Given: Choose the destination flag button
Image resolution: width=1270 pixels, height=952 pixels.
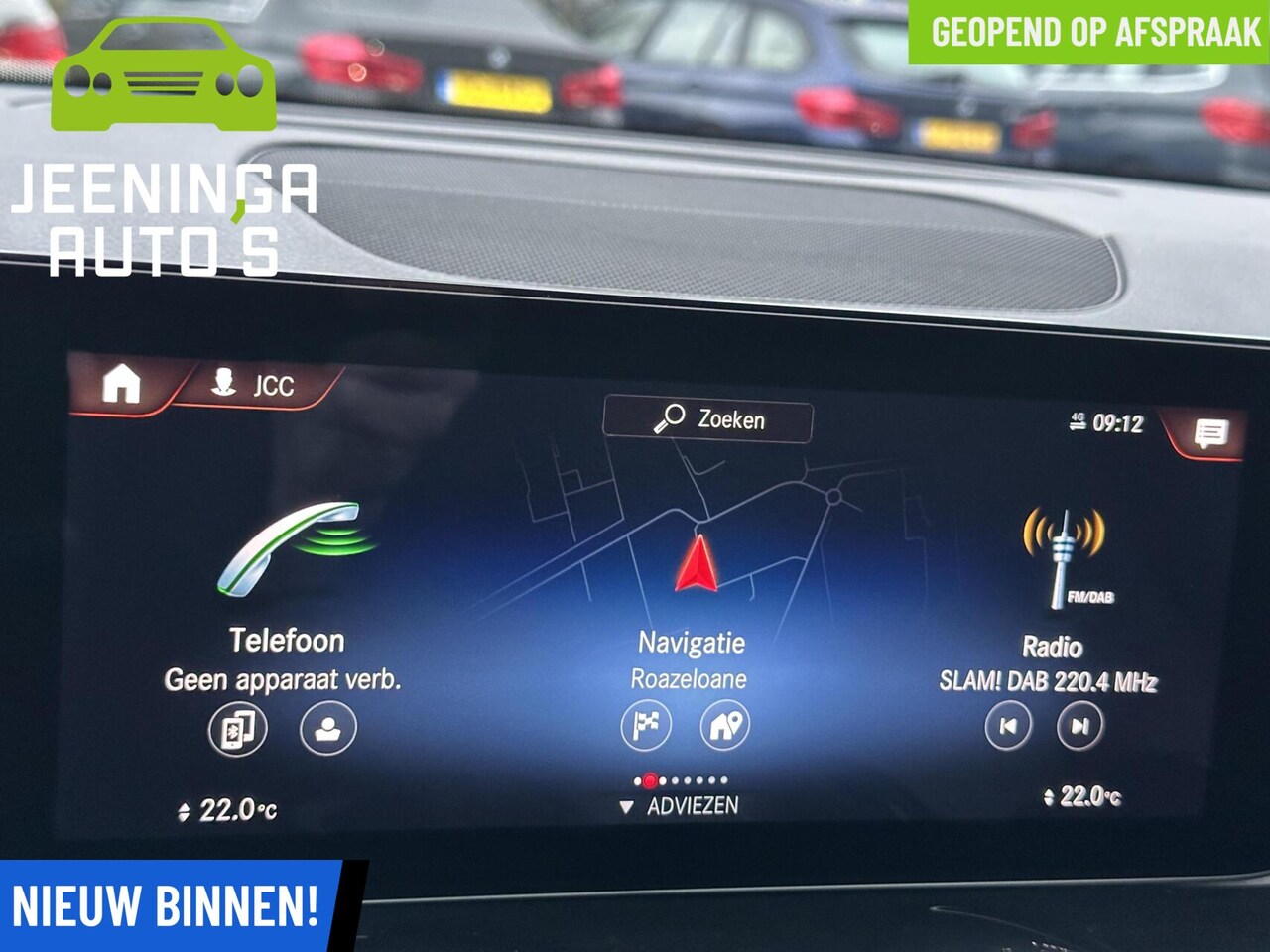Looking at the screenshot, I should tap(646, 726).
